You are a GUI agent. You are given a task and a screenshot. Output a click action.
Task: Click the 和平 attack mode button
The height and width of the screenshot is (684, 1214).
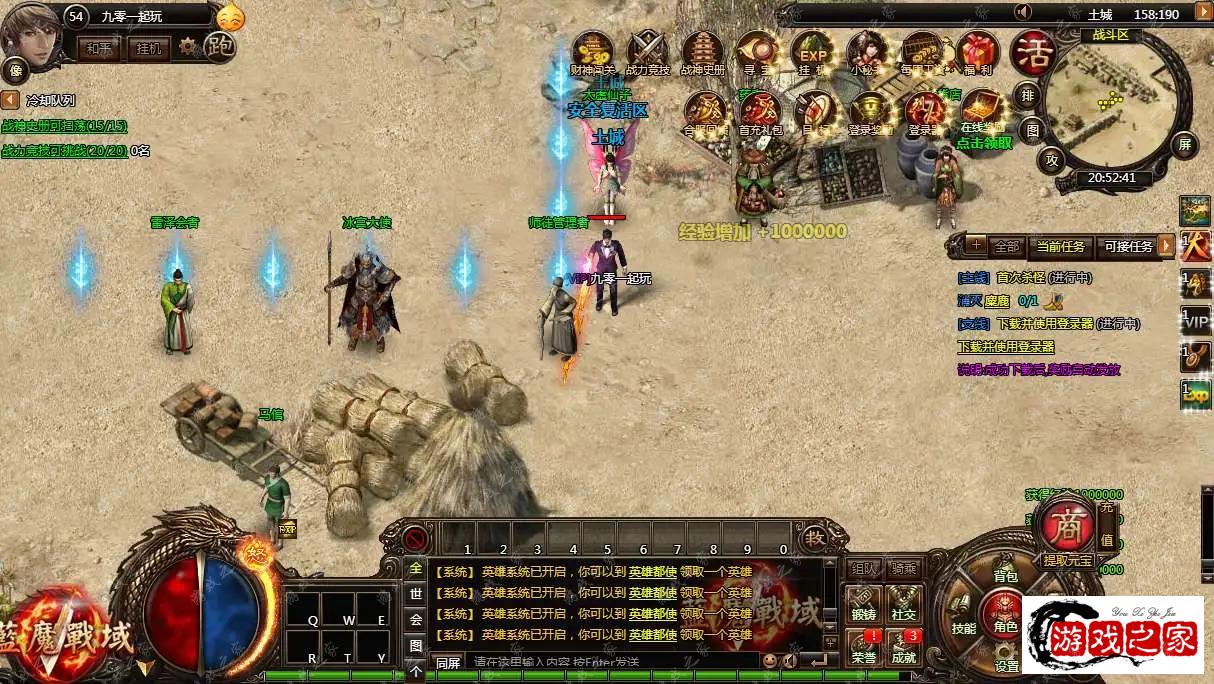tap(98, 48)
